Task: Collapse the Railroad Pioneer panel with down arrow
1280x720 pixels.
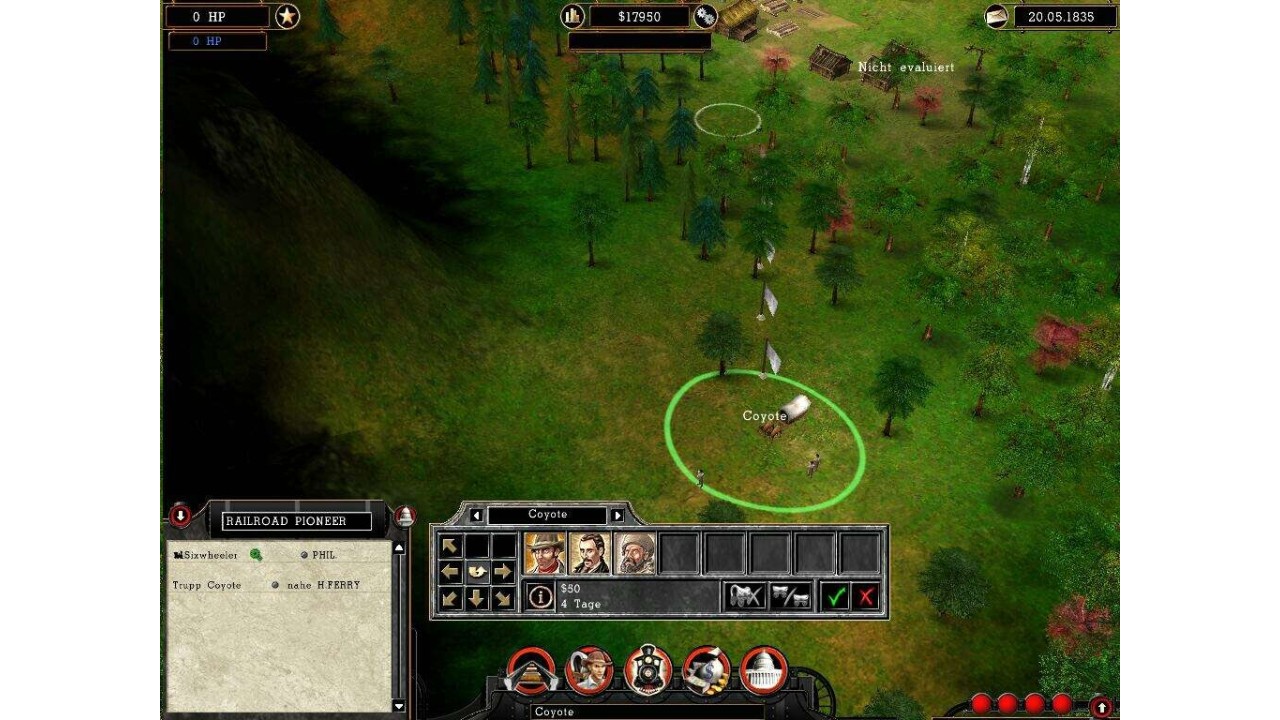Action: (180, 516)
